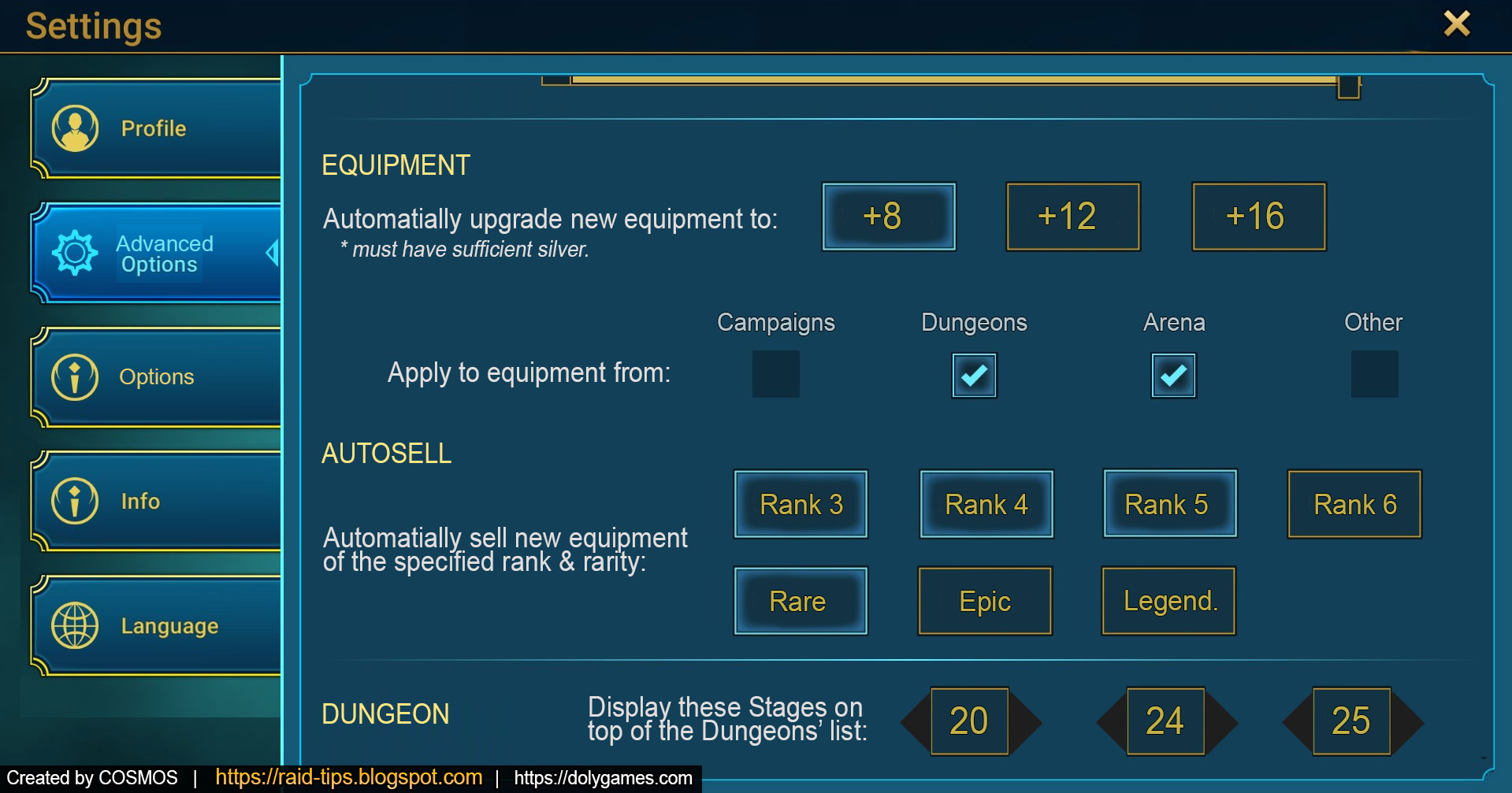Open the Language settings tab

tap(169, 625)
